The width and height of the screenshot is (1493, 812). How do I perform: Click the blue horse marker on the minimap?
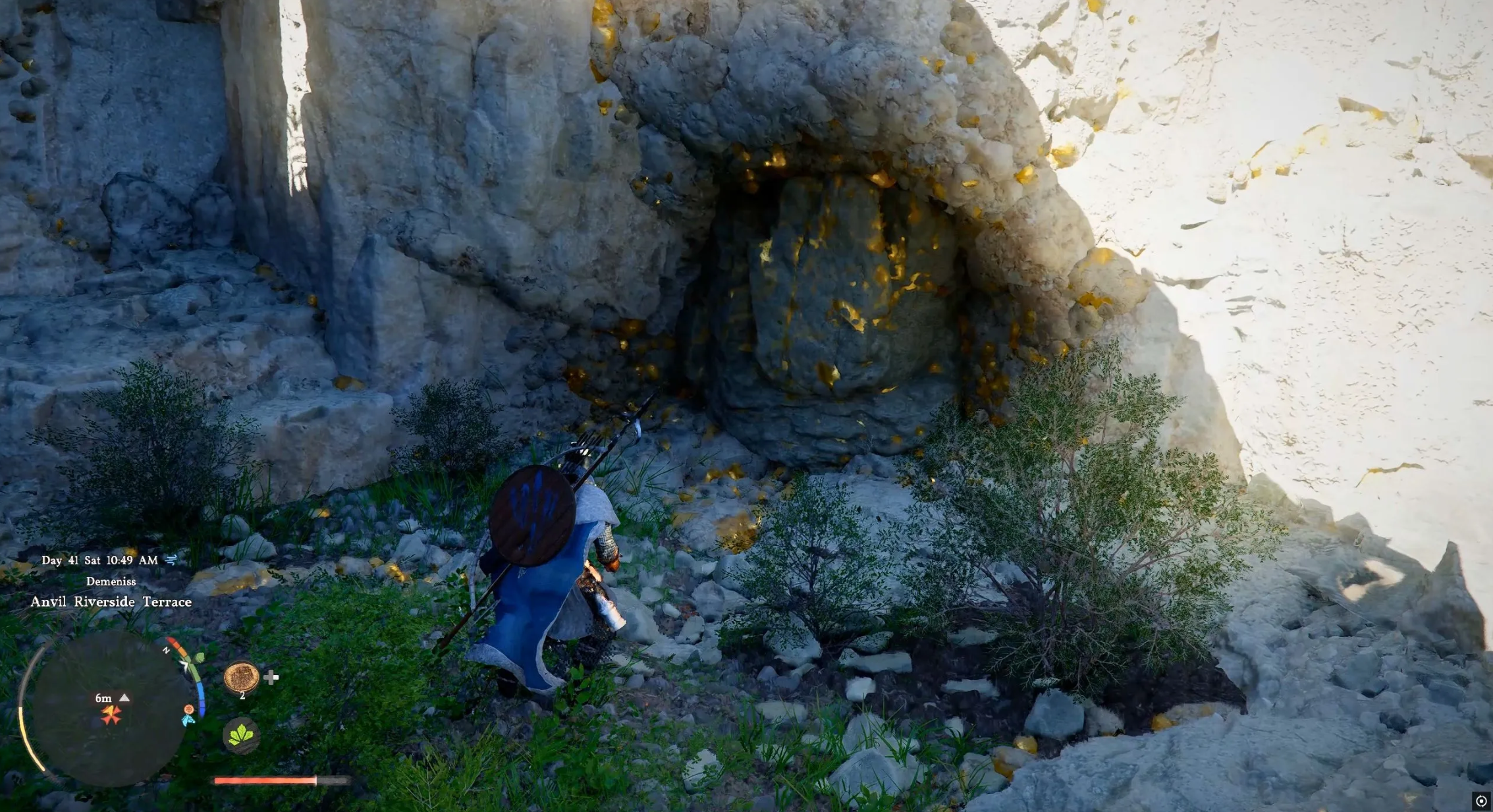tap(188, 720)
